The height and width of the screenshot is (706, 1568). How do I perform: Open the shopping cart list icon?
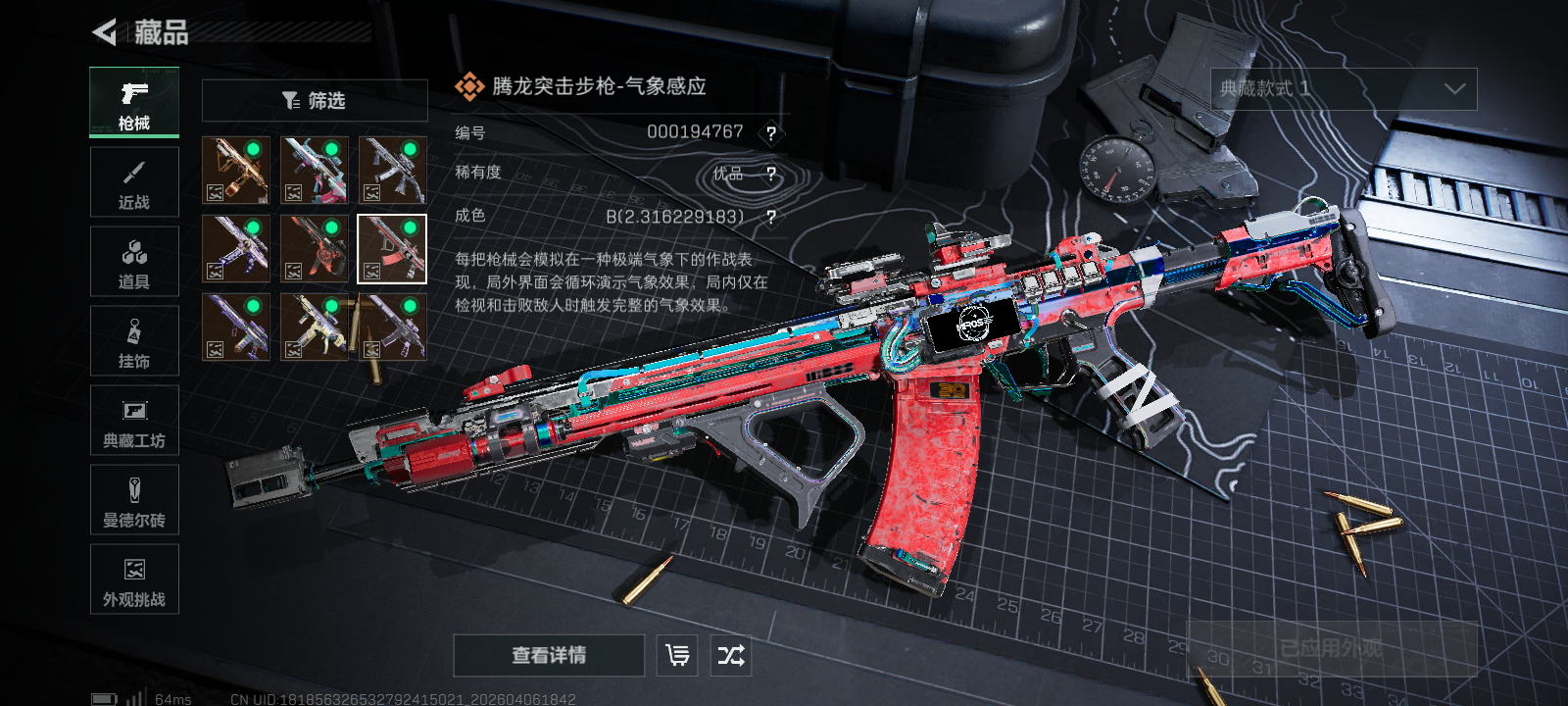point(677,655)
